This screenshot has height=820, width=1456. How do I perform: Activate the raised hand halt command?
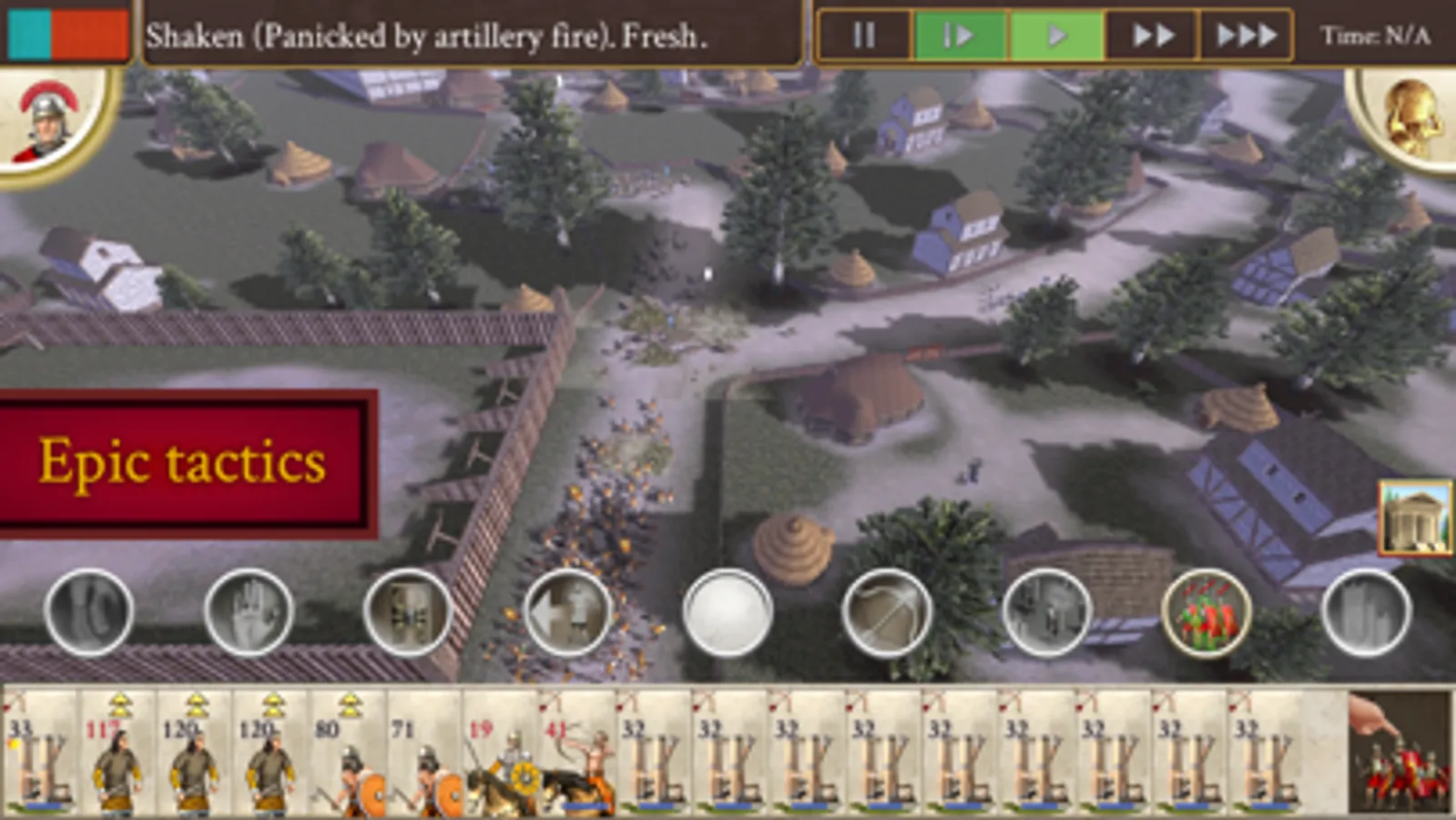248,612
